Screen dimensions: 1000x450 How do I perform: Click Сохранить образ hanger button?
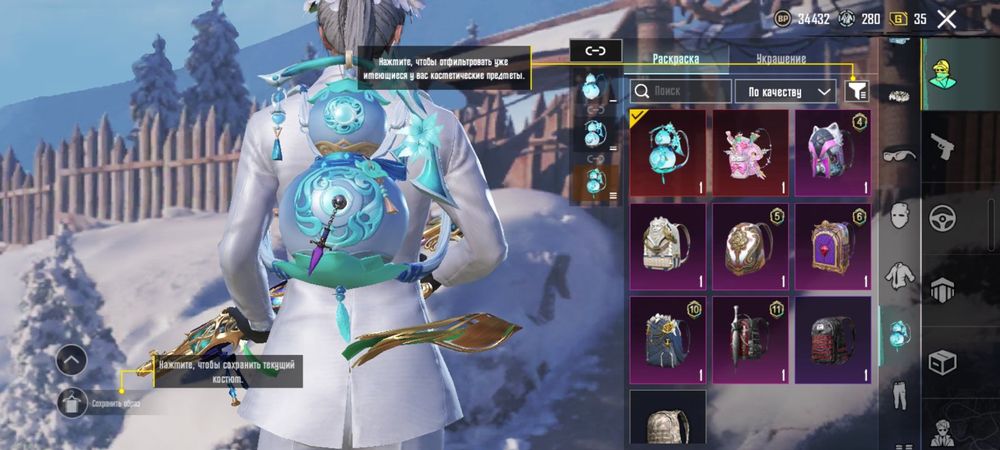coord(72,402)
